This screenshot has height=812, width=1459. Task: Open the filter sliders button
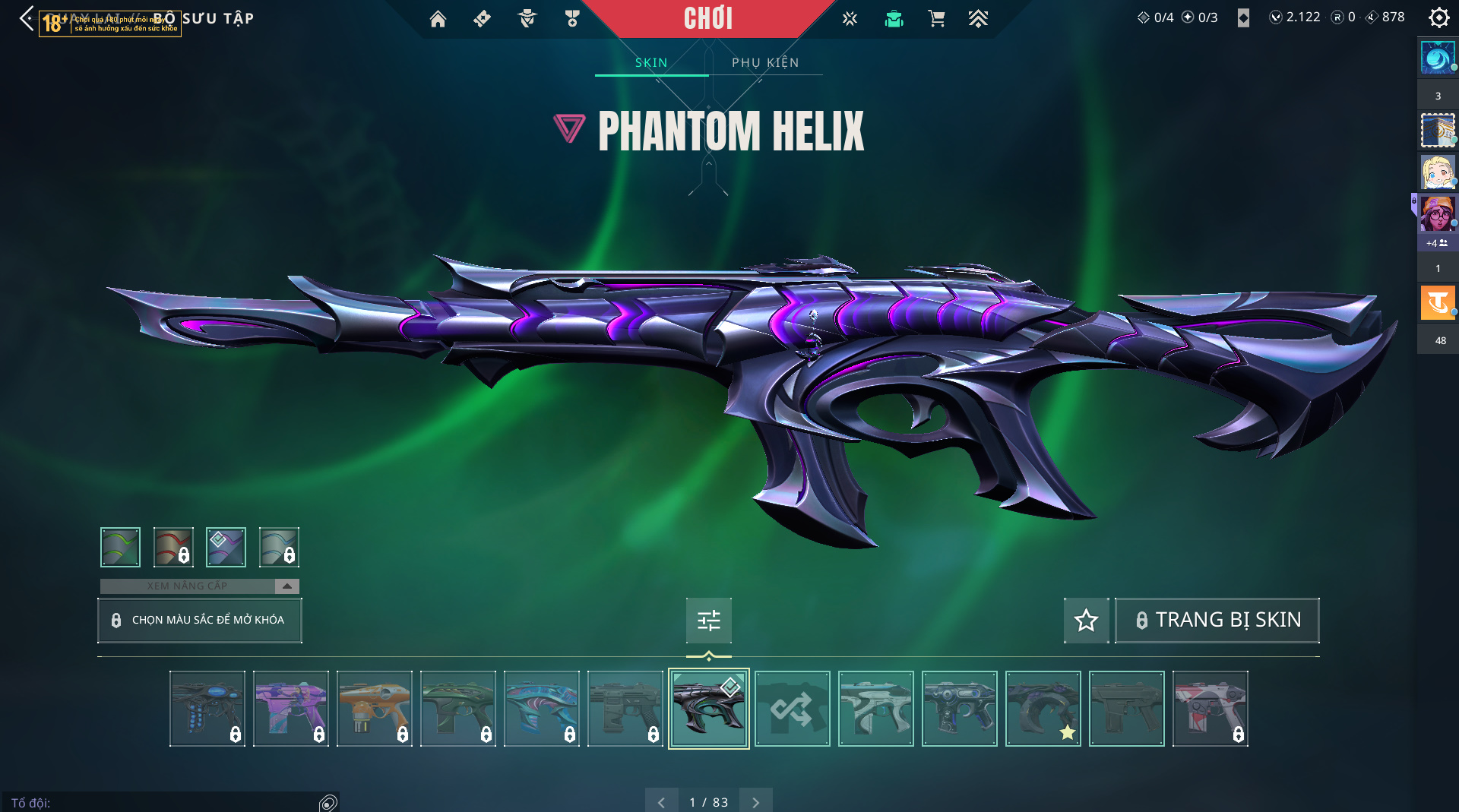[708, 621]
